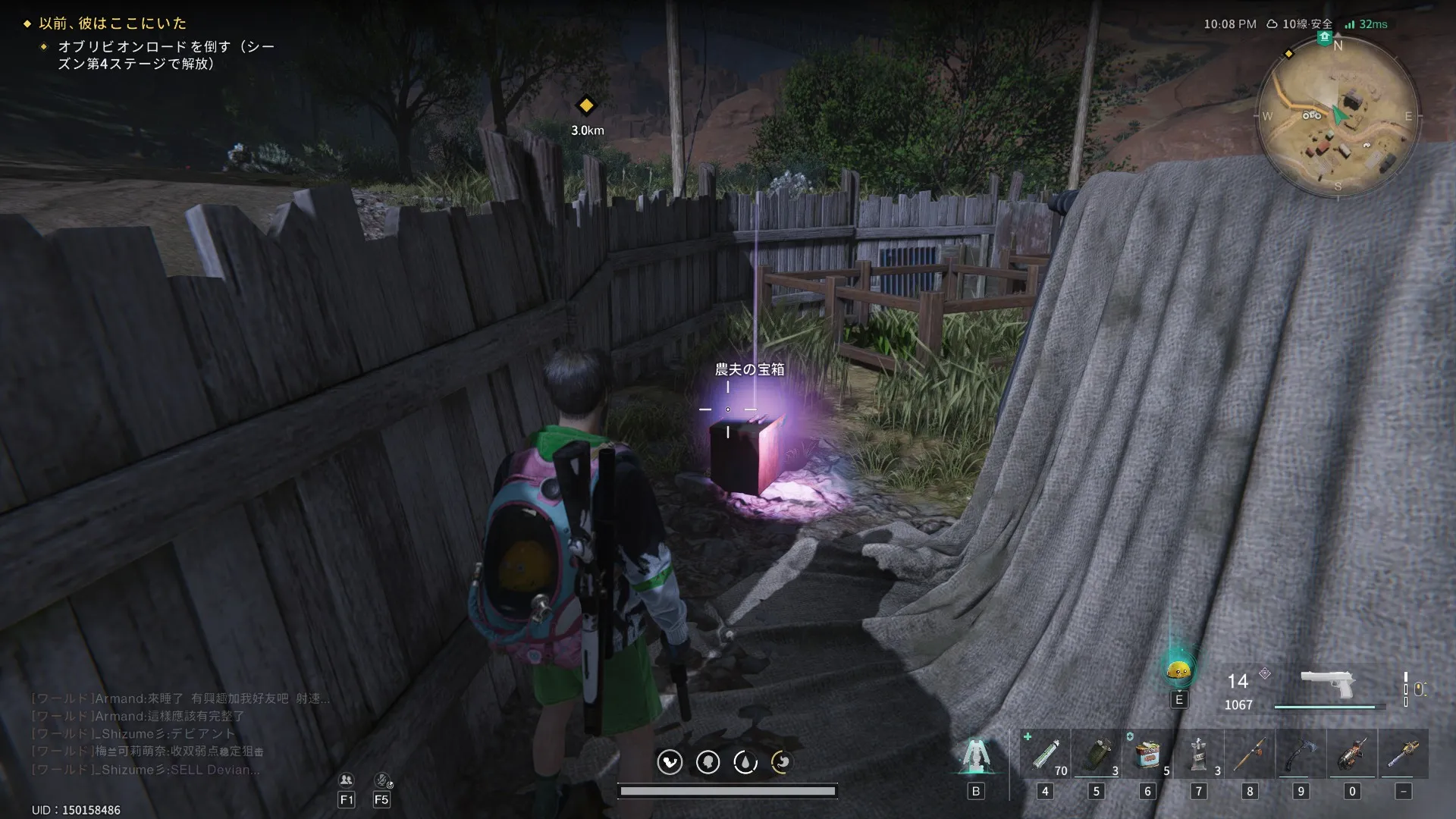Equip the chainsaw hotbar slot

1352,755
